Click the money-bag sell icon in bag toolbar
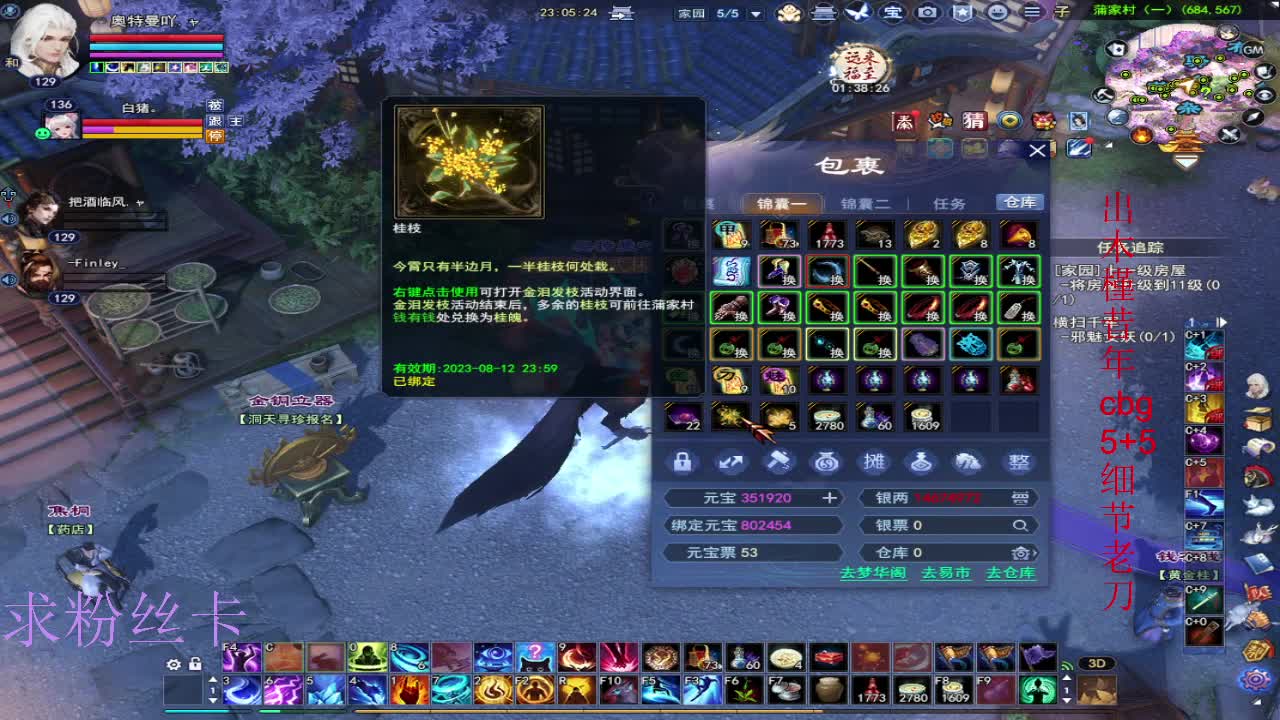 click(825, 462)
